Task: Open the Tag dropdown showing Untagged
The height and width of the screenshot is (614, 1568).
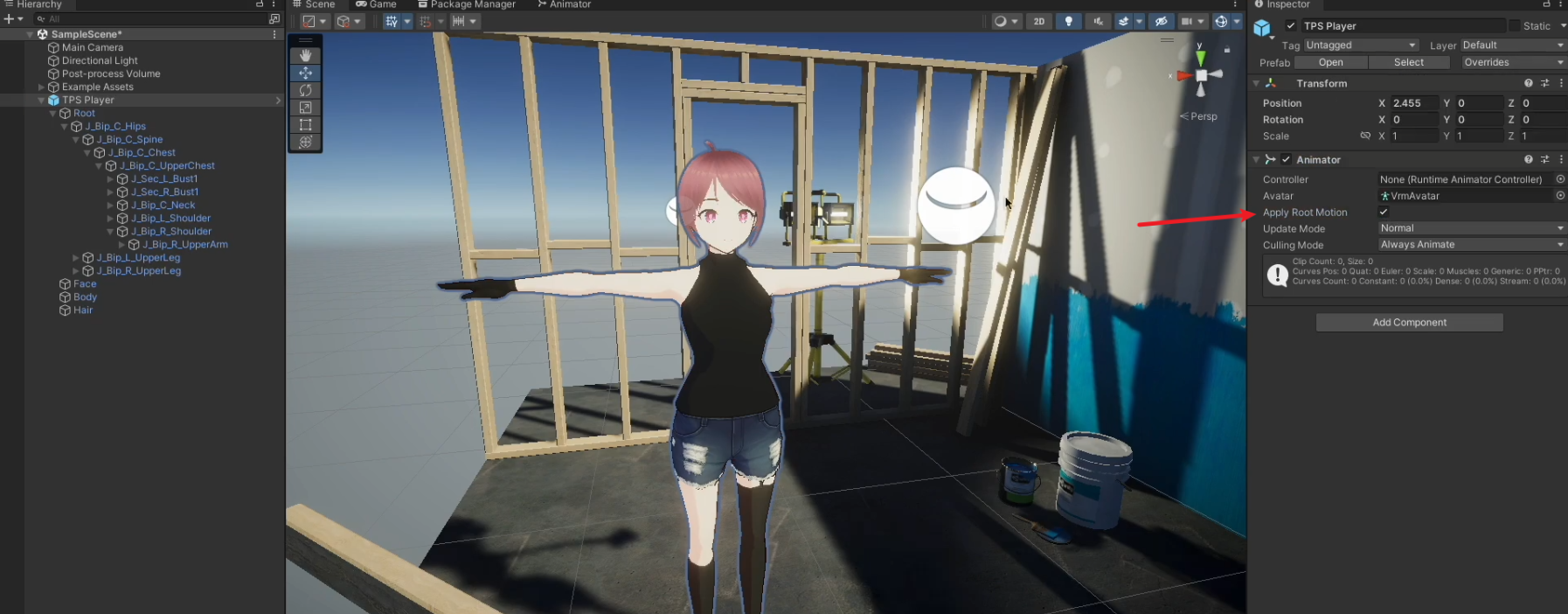Action: click(x=1360, y=45)
